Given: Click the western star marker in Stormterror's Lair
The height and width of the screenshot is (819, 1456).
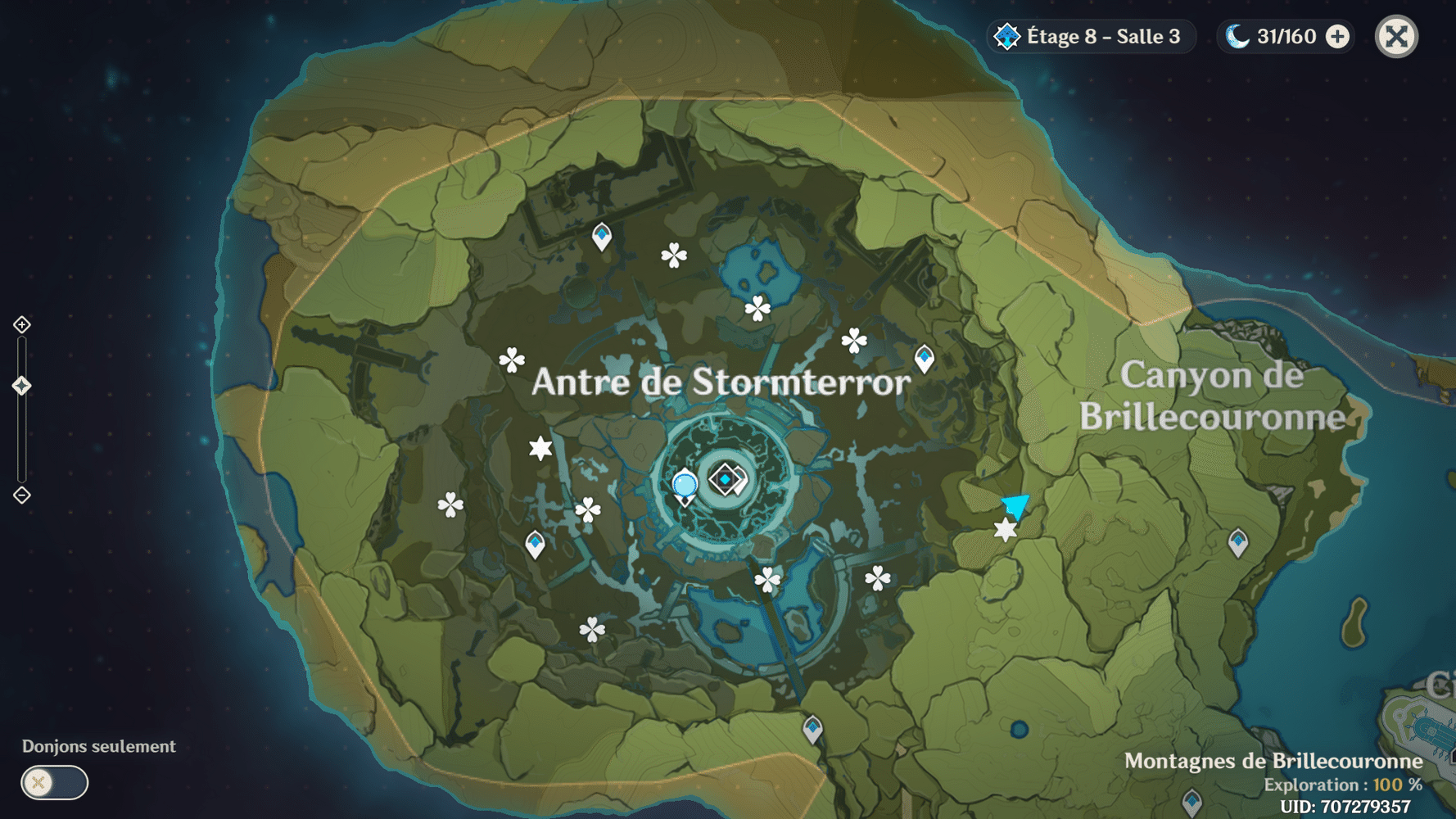Looking at the screenshot, I should pos(540,447).
